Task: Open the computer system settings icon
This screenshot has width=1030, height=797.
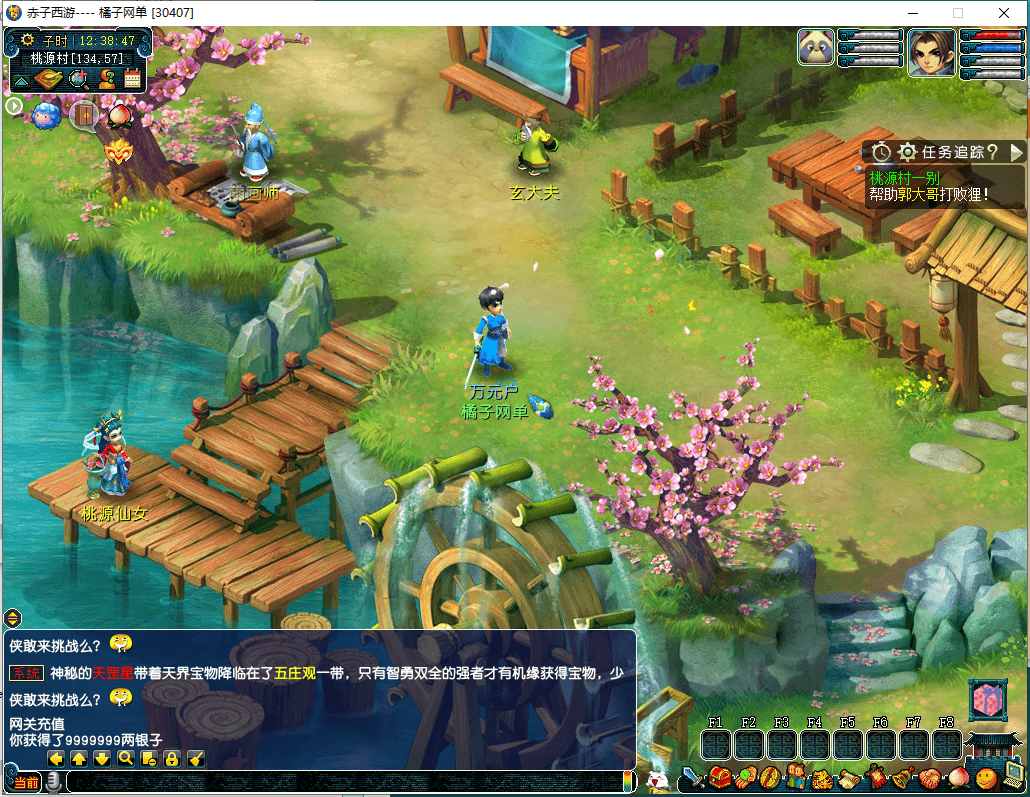Action: tap(1014, 774)
